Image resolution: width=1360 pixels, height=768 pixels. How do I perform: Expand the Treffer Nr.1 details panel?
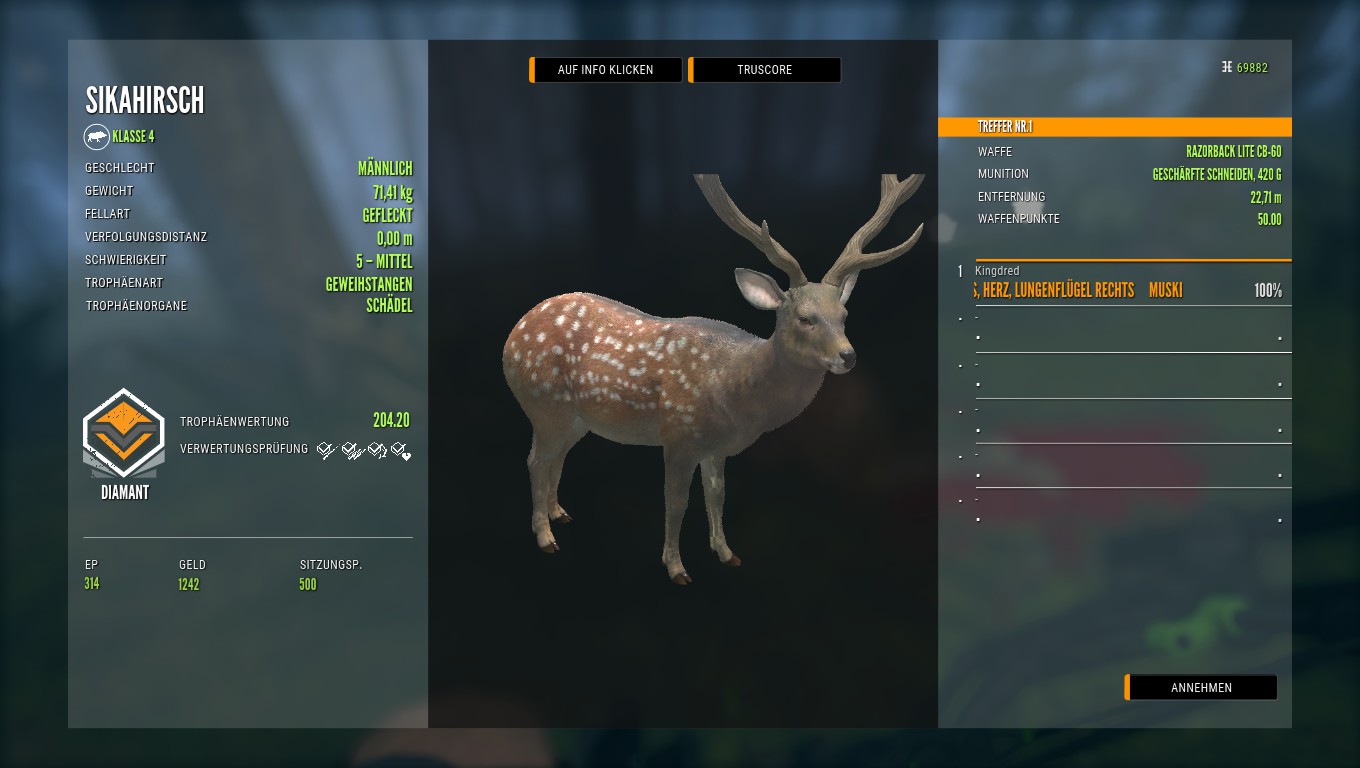point(1114,127)
